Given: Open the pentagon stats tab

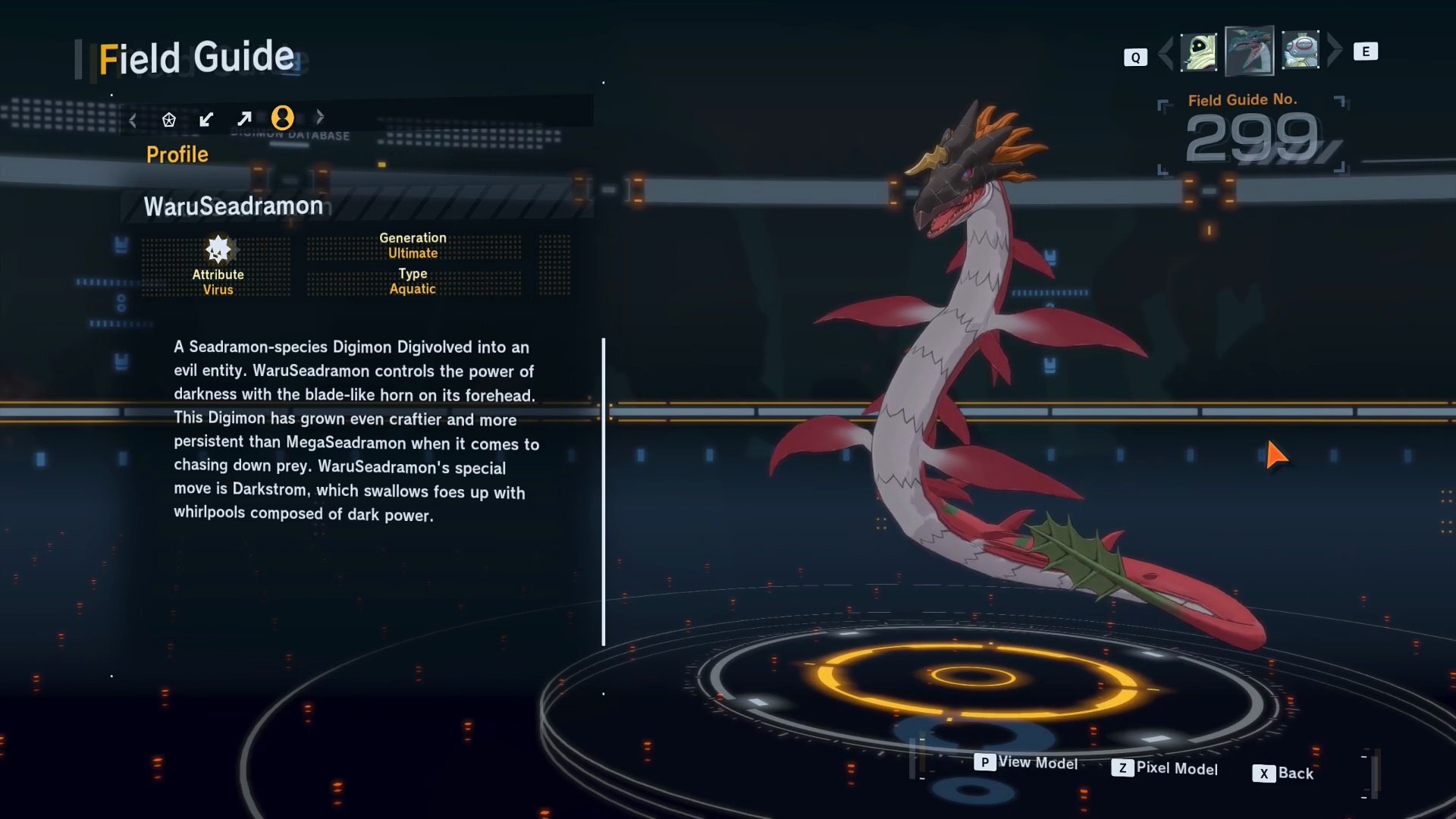Looking at the screenshot, I should pyautogui.click(x=169, y=119).
